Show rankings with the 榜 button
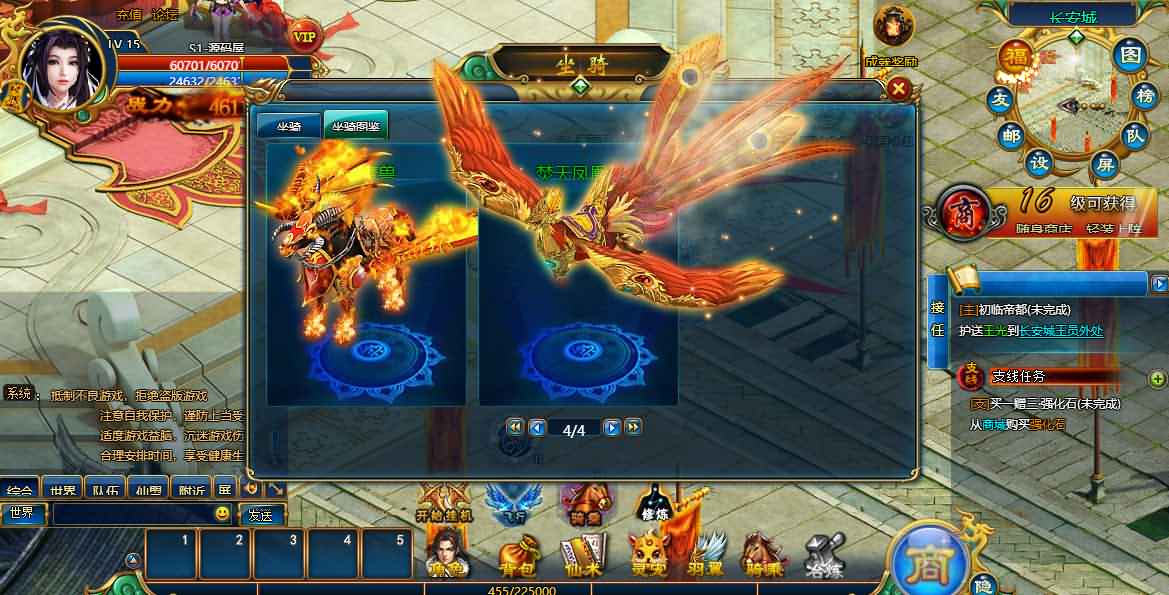1169x595 pixels. [1144, 97]
